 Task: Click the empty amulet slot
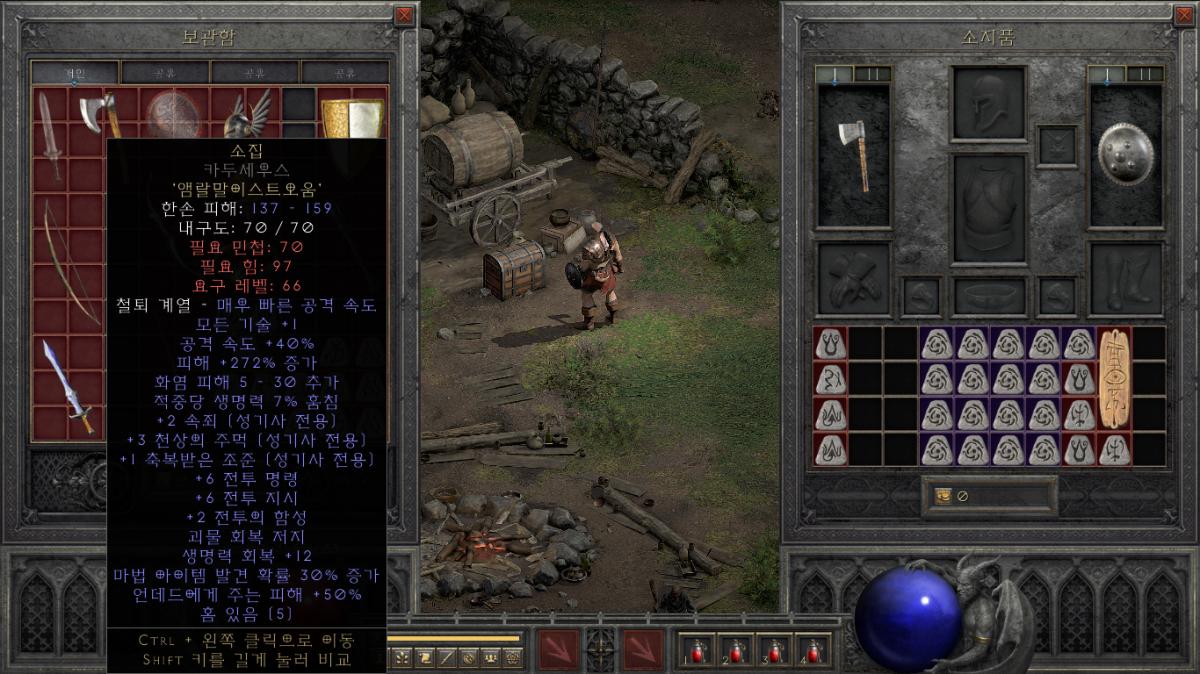pyautogui.click(x=1057, y=145)
